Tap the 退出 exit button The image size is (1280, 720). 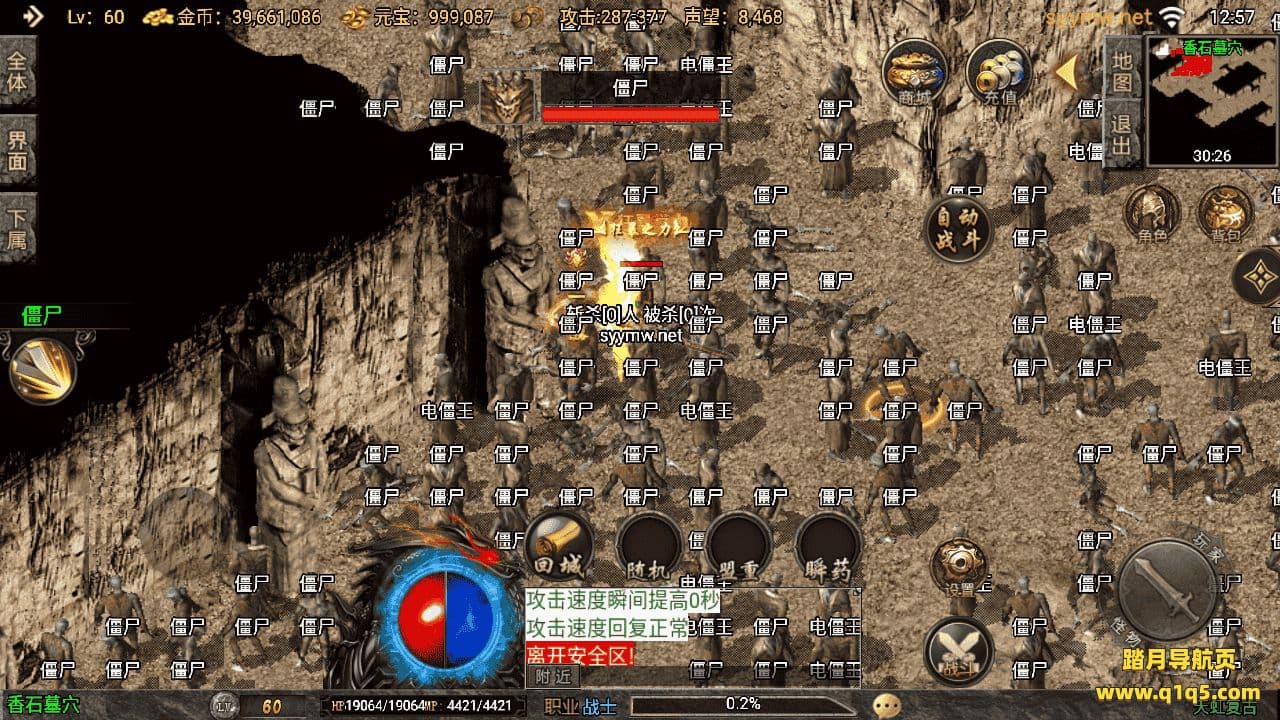pyautogui.click(x=1121, y=137)
